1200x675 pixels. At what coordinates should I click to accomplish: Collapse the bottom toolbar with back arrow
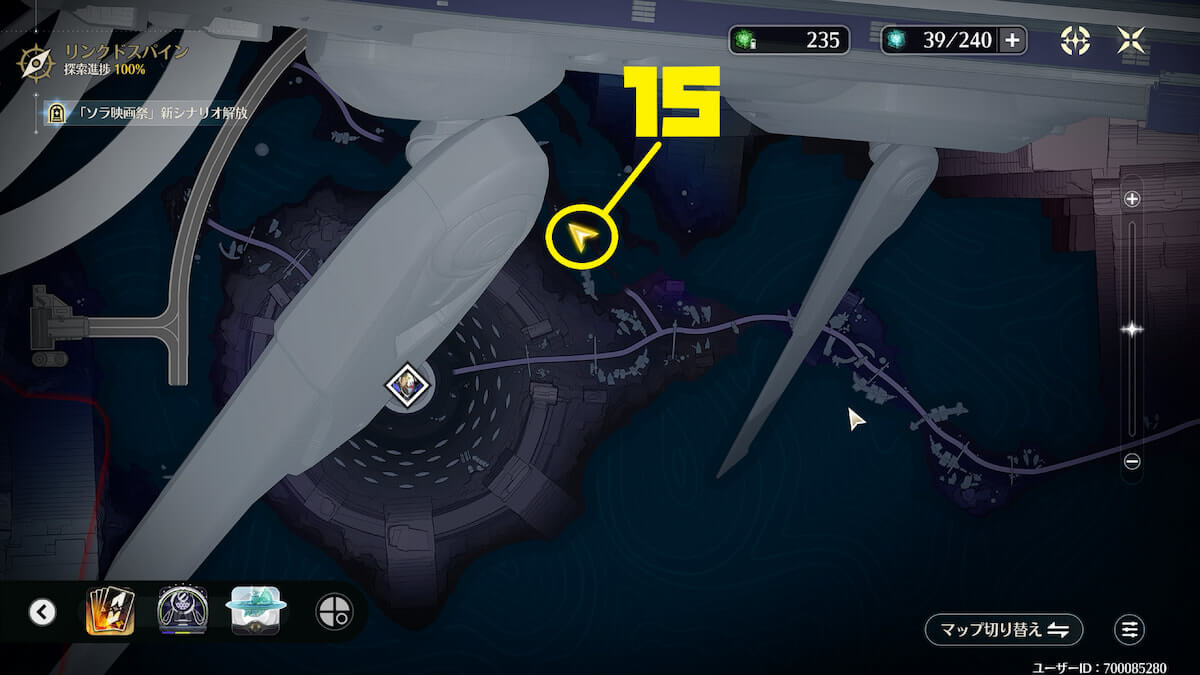[x=42, y=612]
